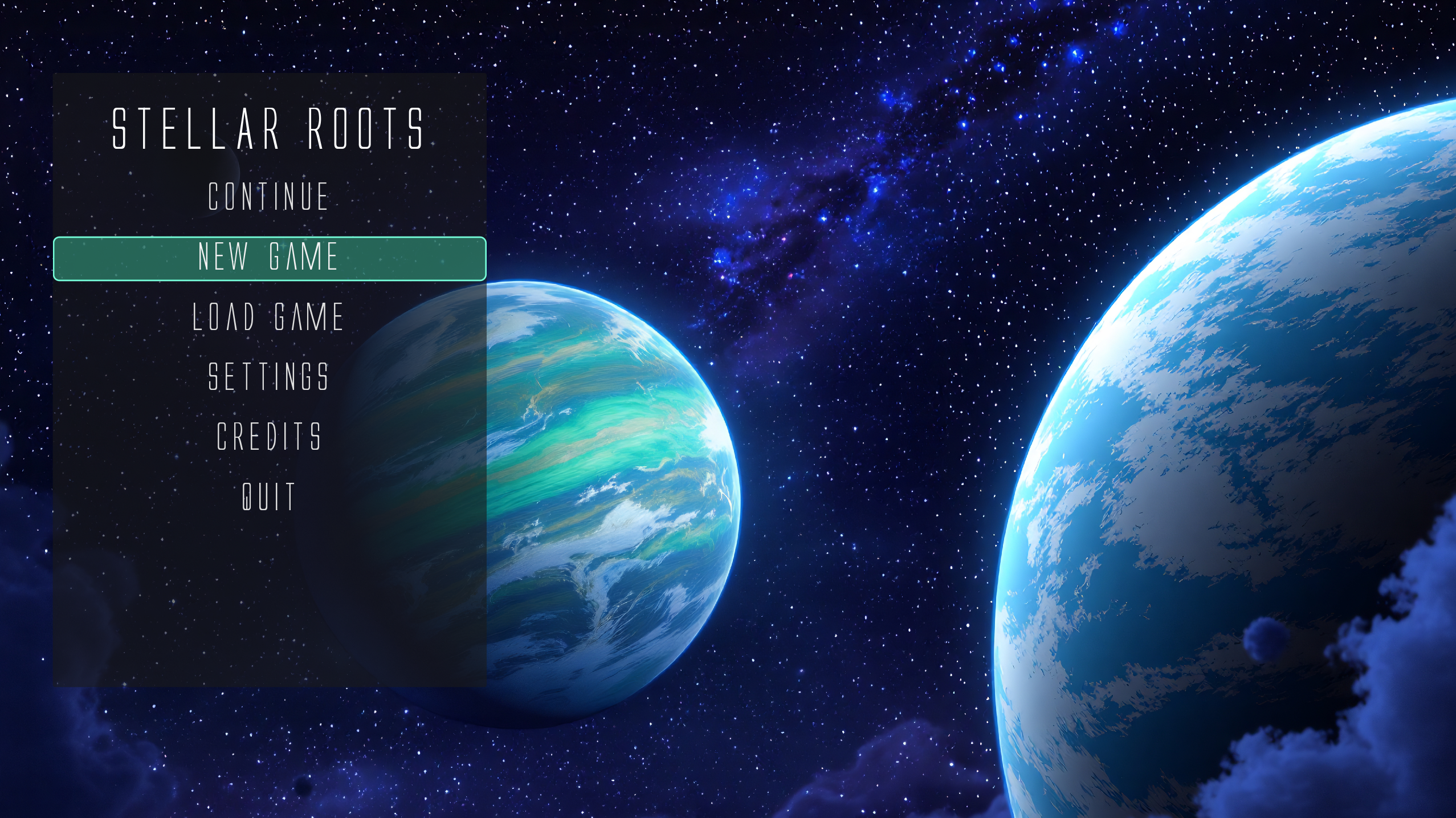
Task: Start a fresh playthrough via New Game
Action: [268, 258]
